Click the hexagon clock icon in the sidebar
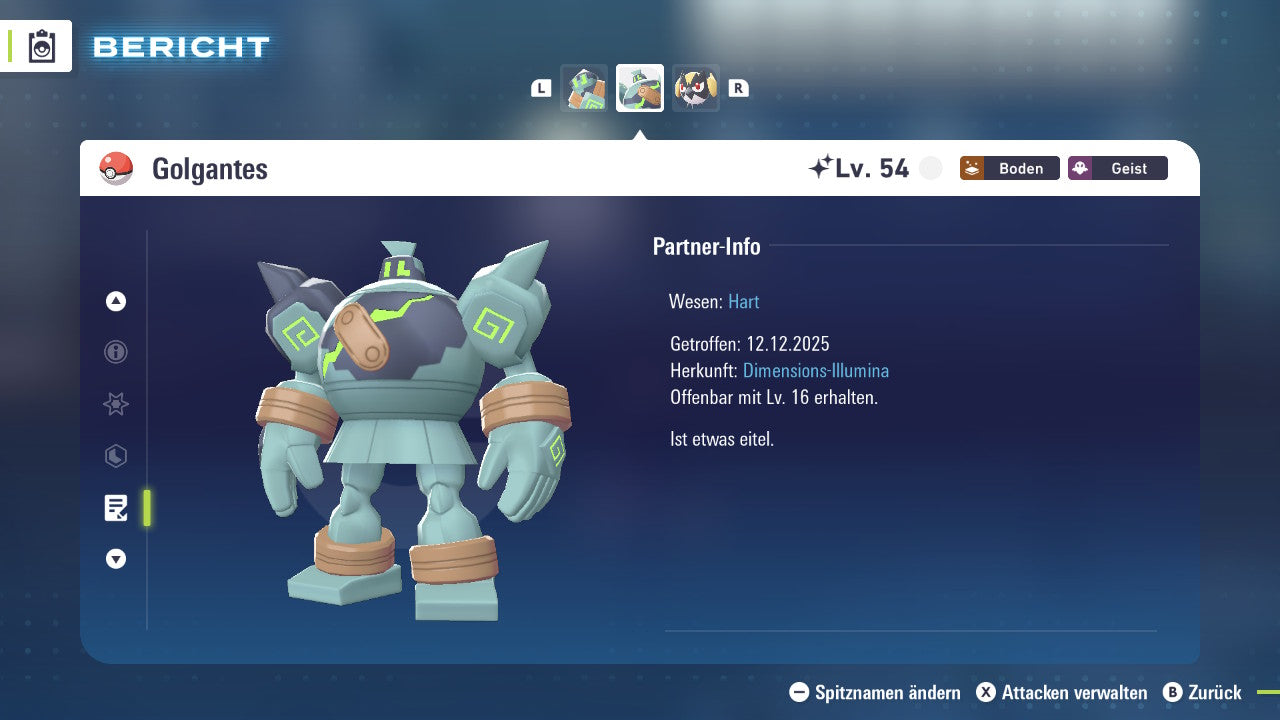The height and width of the screenshot is (720, 1280). (115, 456)
